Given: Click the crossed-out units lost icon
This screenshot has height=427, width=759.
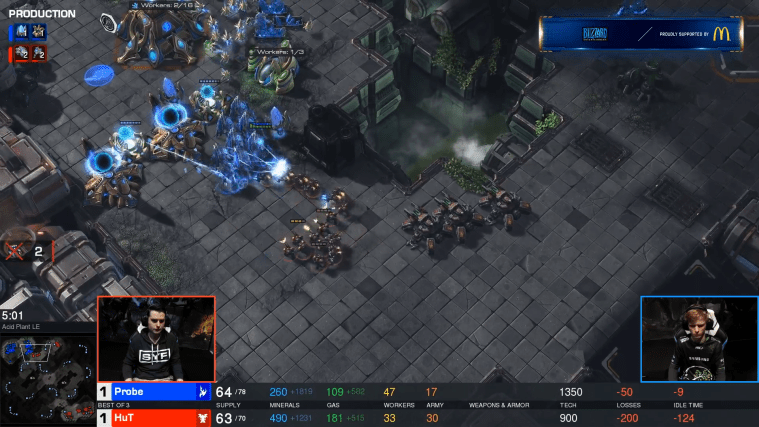Looking at the screenshot, I should 17,250.
